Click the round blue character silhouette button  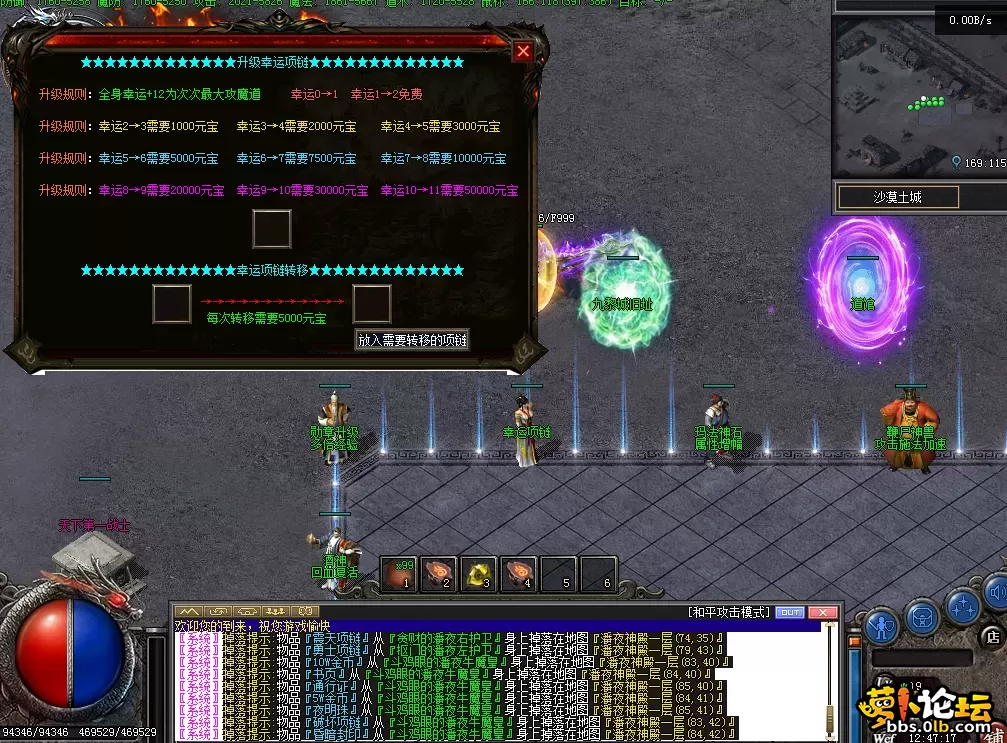click(x=880, y=626)
